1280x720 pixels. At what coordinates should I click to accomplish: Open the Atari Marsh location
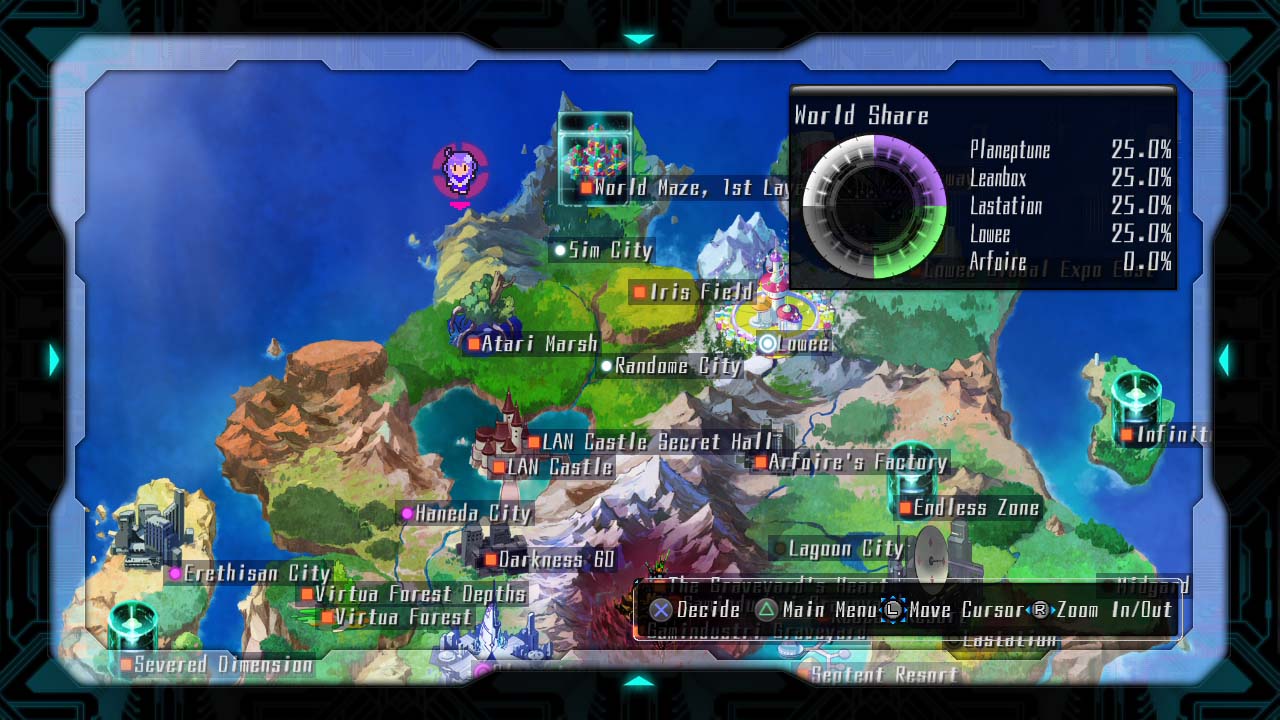(473, 344)
